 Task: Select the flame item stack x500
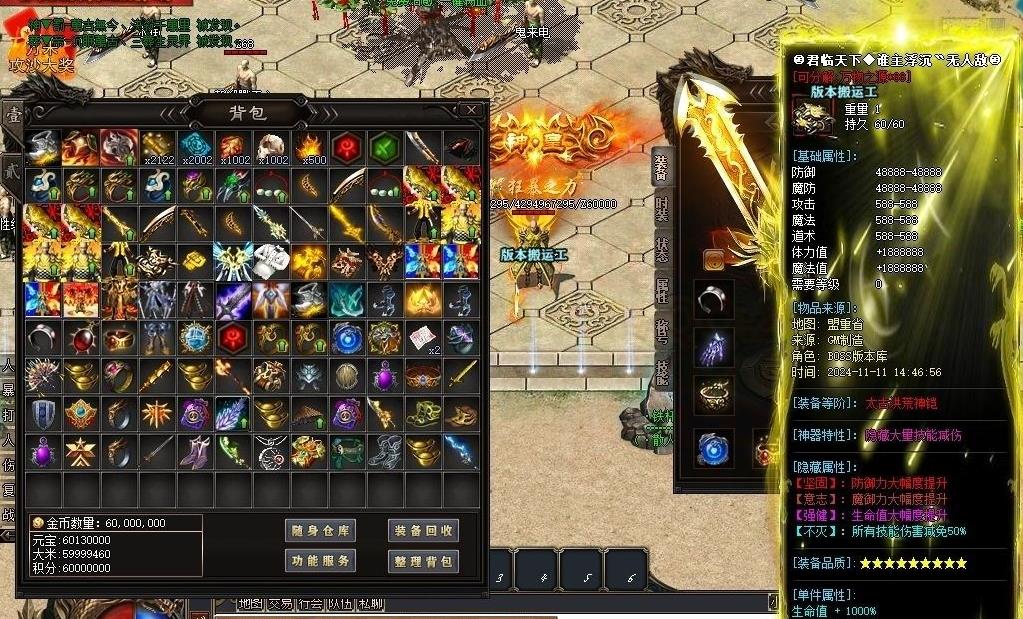[x=309, y=148]
